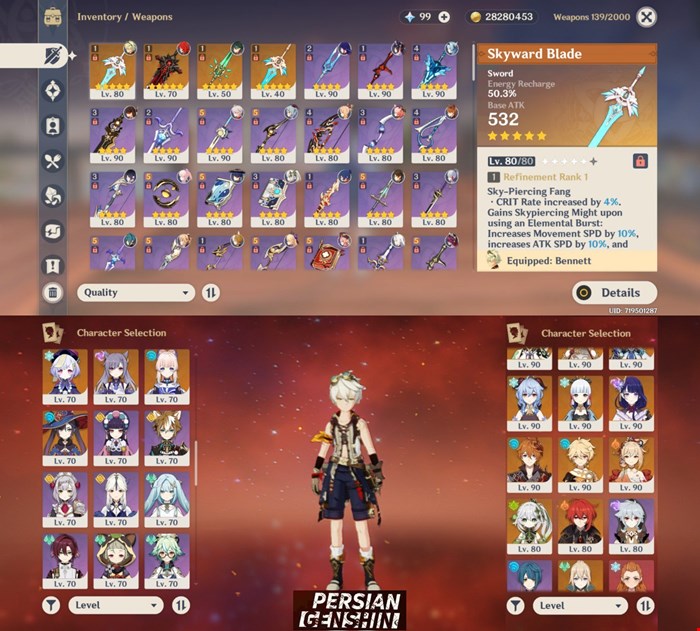The width and height of the screenshot is (700, 631).
Task: Select Ganyu's character portrait
Action: (528, 402)
